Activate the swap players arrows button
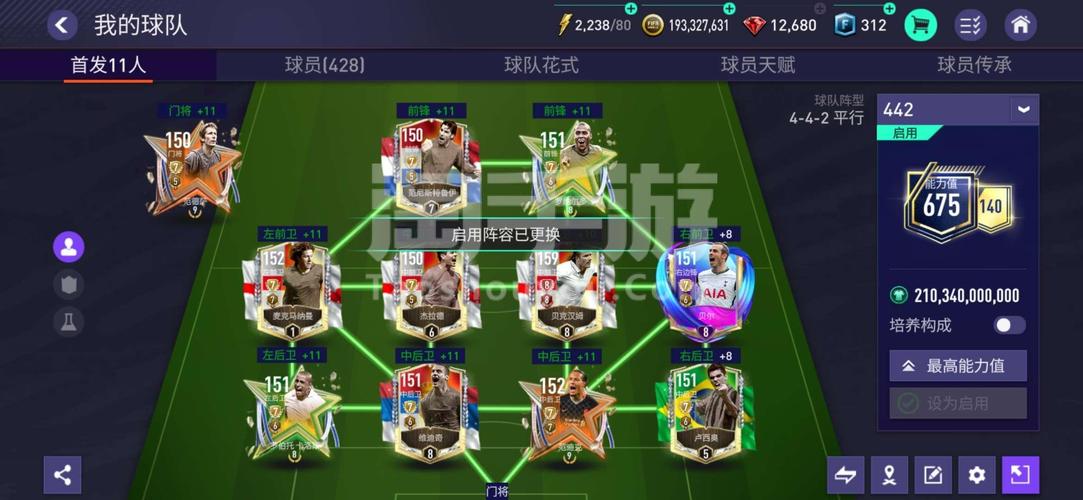 click(x=845, y=475)
